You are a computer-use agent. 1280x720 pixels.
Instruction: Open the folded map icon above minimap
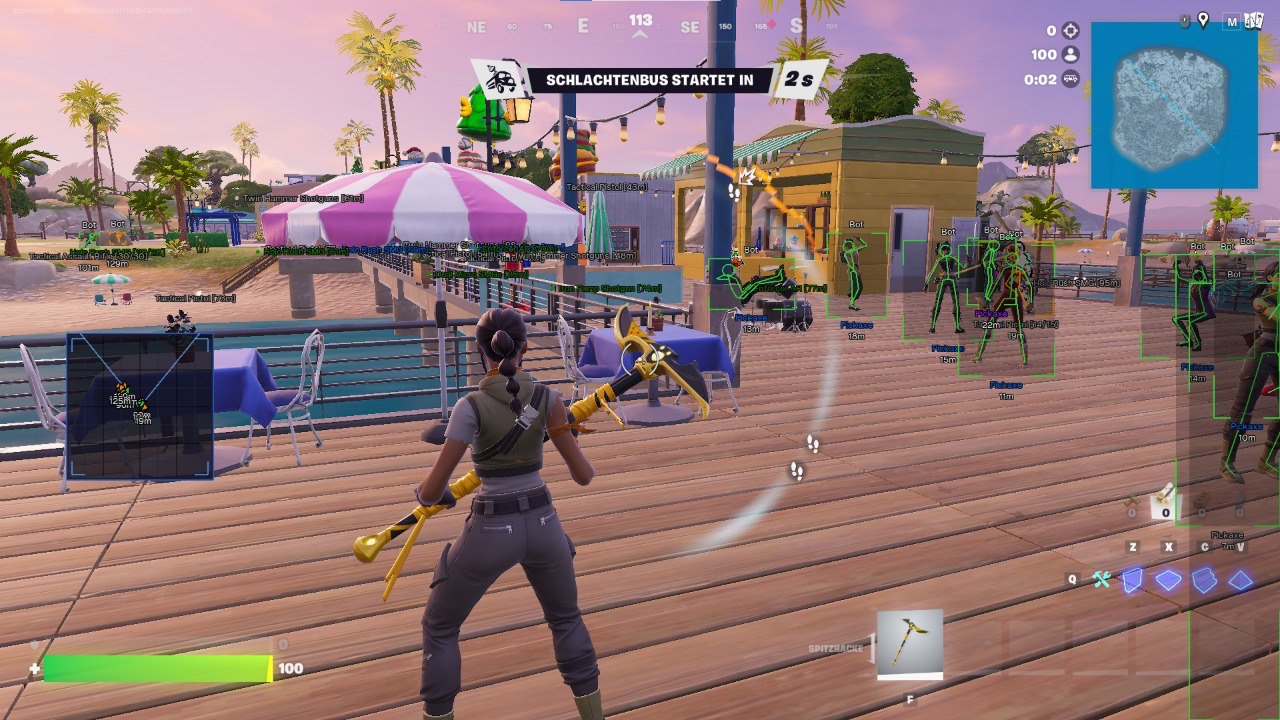point(1254,21)
